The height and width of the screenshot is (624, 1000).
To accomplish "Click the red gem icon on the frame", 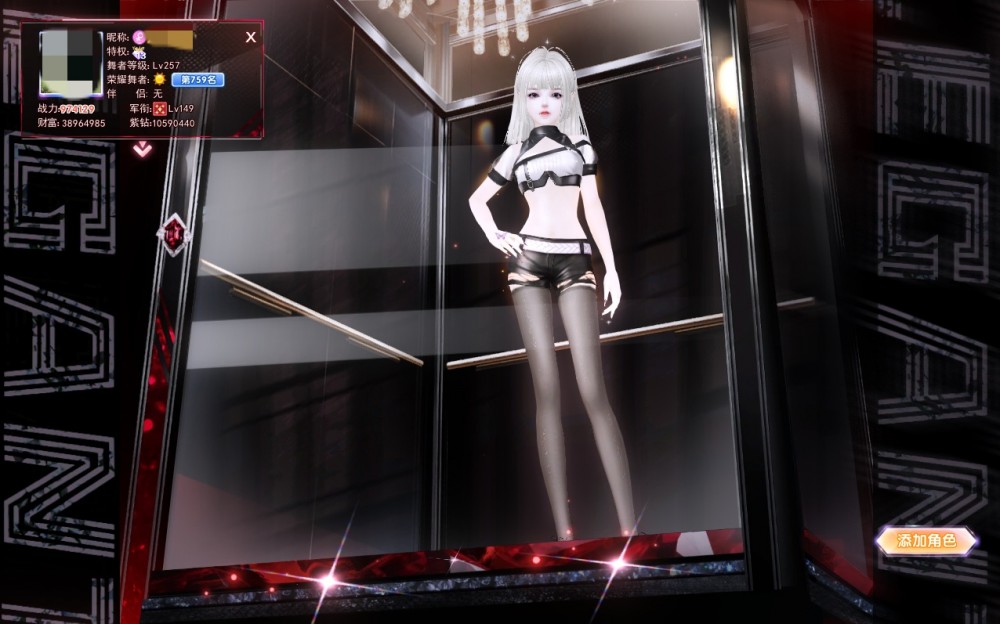I will (x=175, y=234).
